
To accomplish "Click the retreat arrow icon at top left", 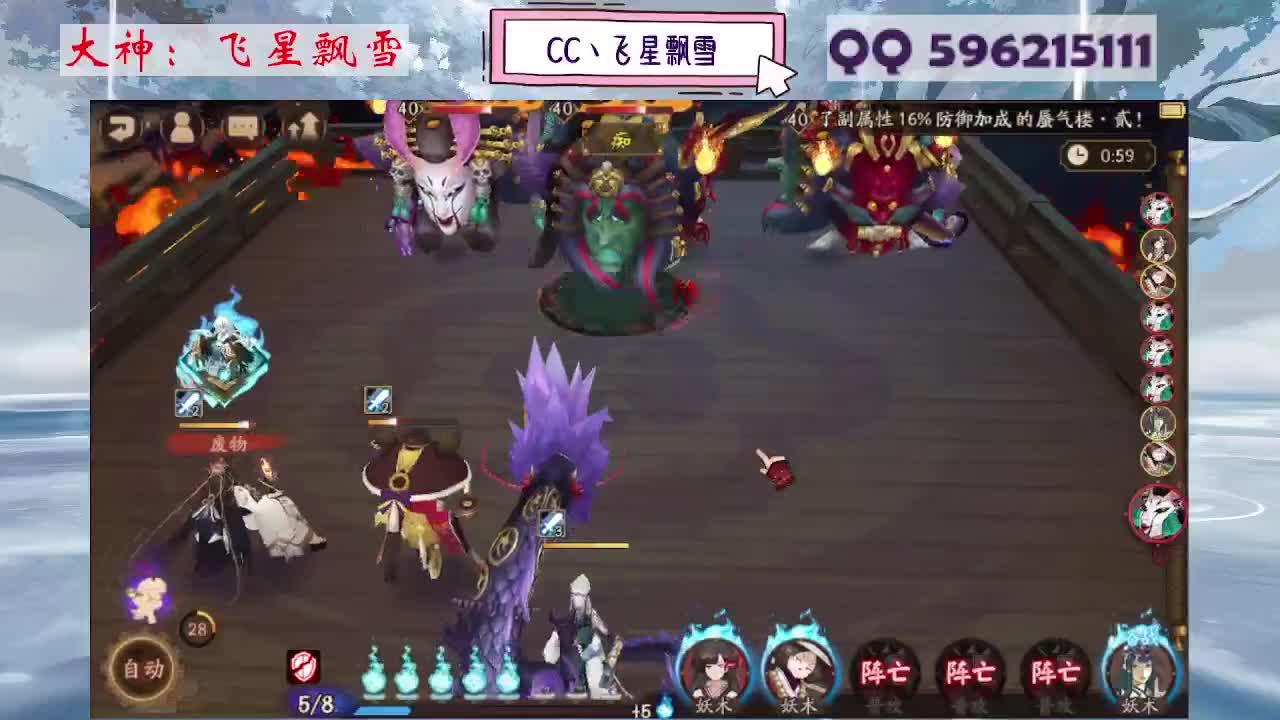I will click(120, 126).
